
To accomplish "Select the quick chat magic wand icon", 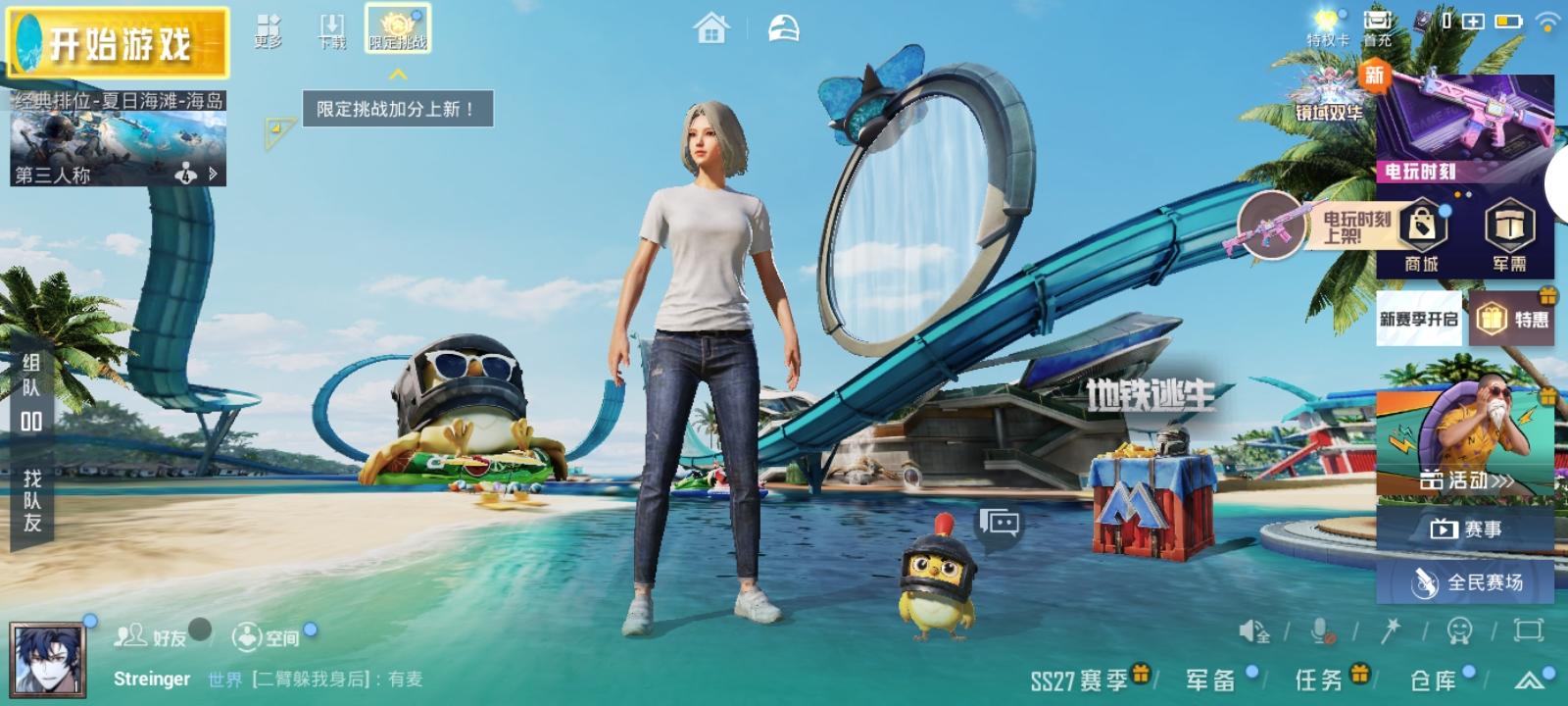I will pos(1393,632).
